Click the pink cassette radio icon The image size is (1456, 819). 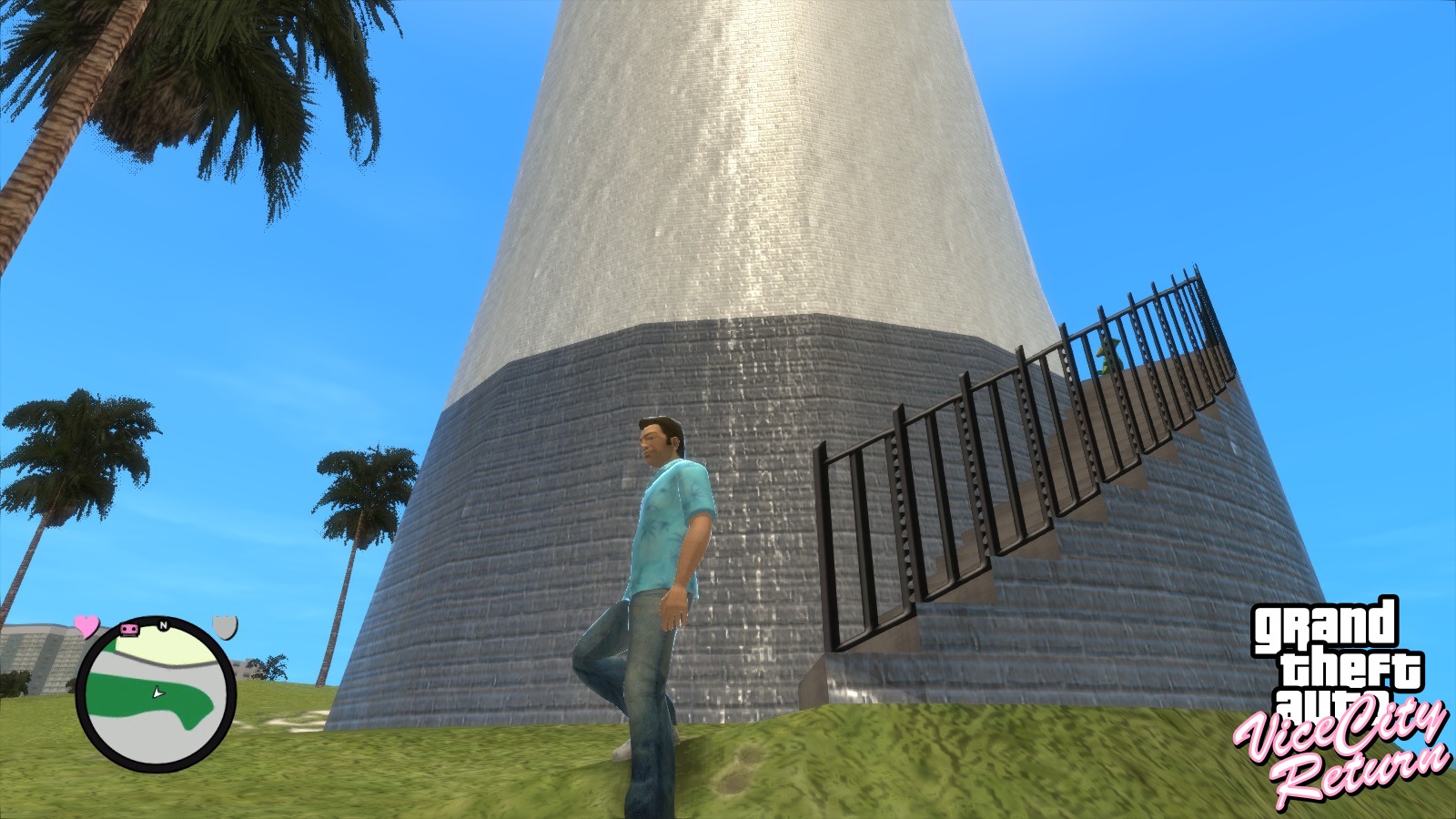pyautogui.click(x=129, y=630)
